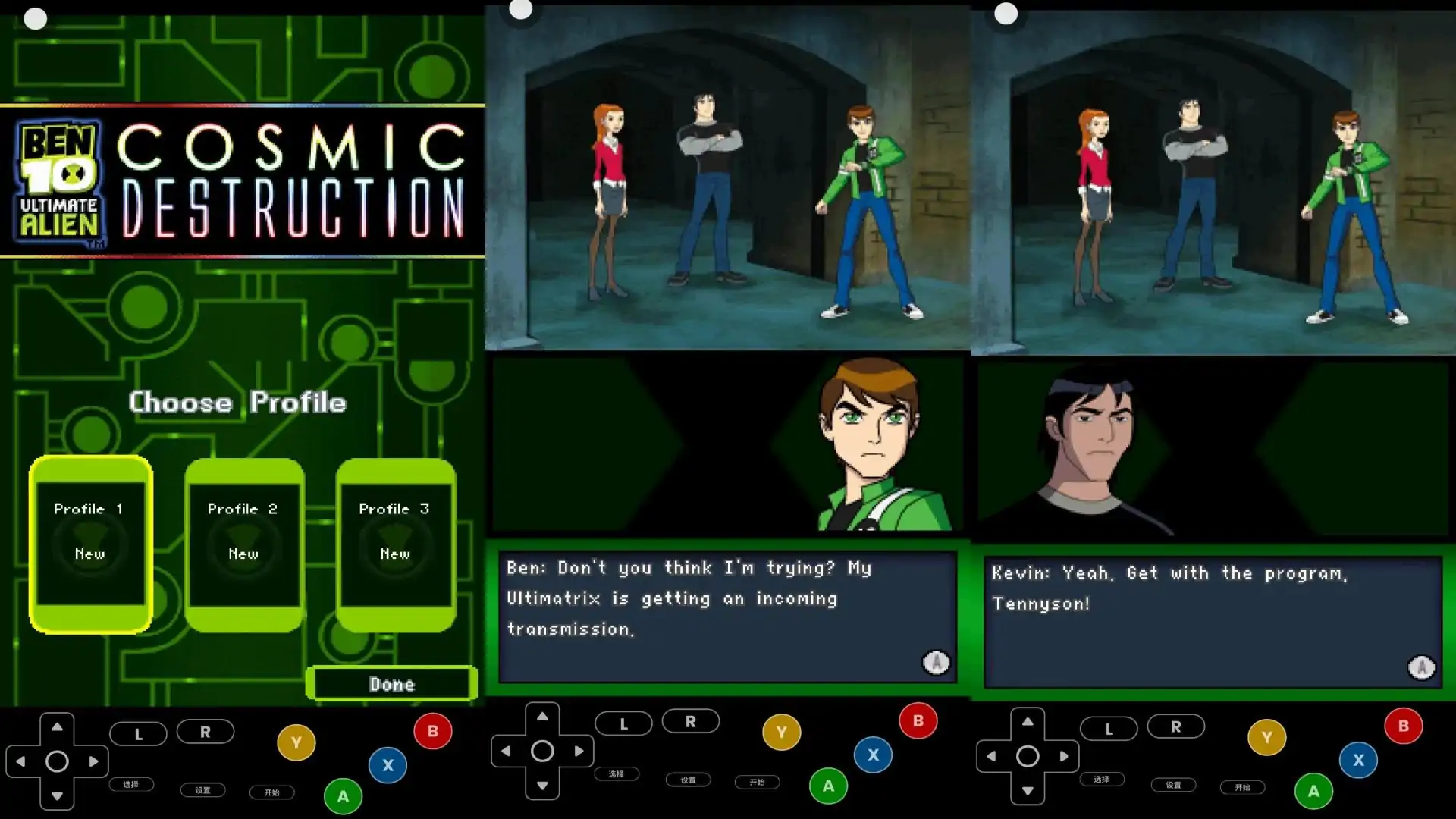
Task: Open 设置 (Settings) under the right screen
Action: pos(1174,786)
